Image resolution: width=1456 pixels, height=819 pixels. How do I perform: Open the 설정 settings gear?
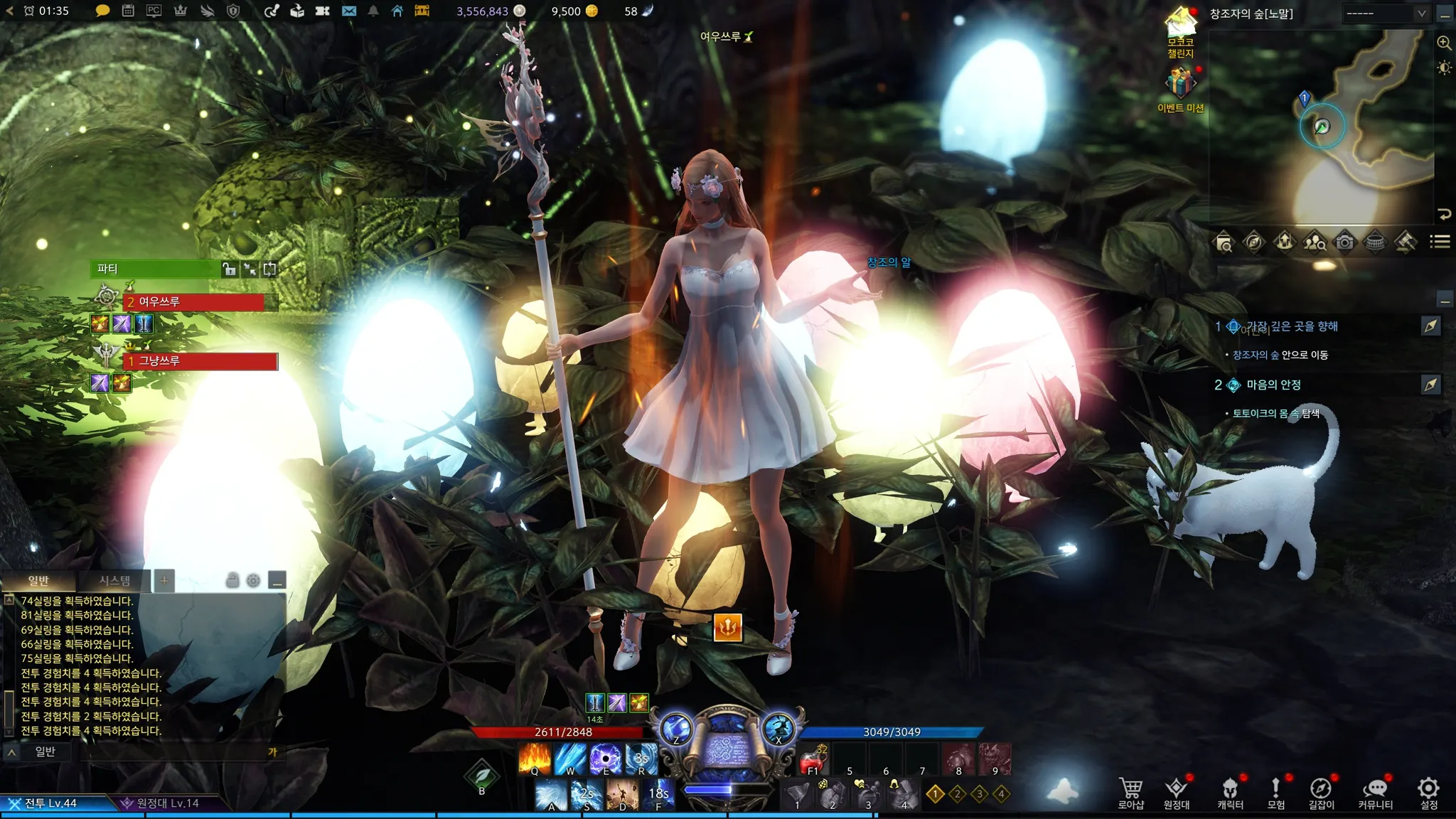click(x=1428, y=793)
